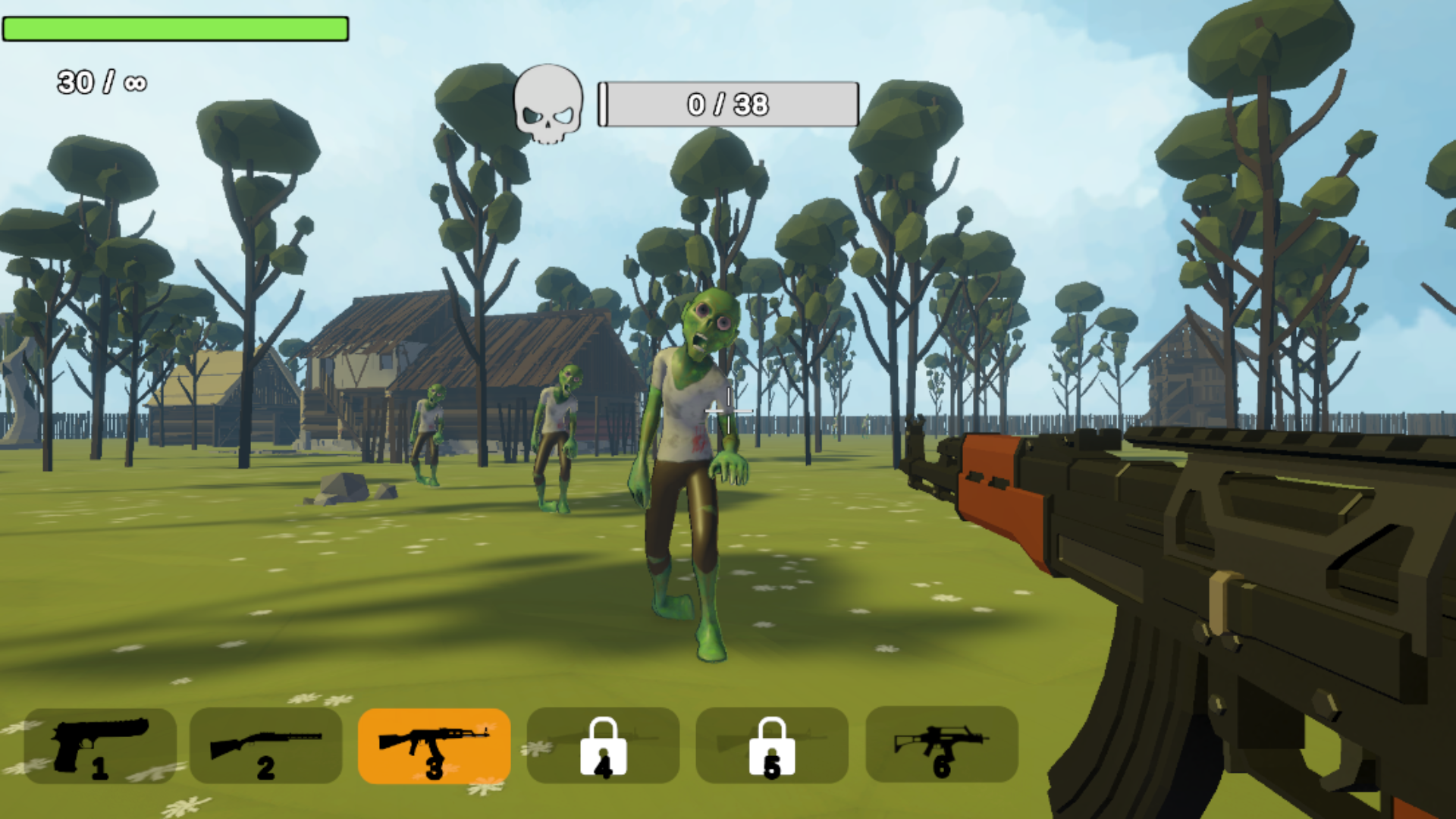Click the 0 / 38 zombie progress label

click(728, 105)
